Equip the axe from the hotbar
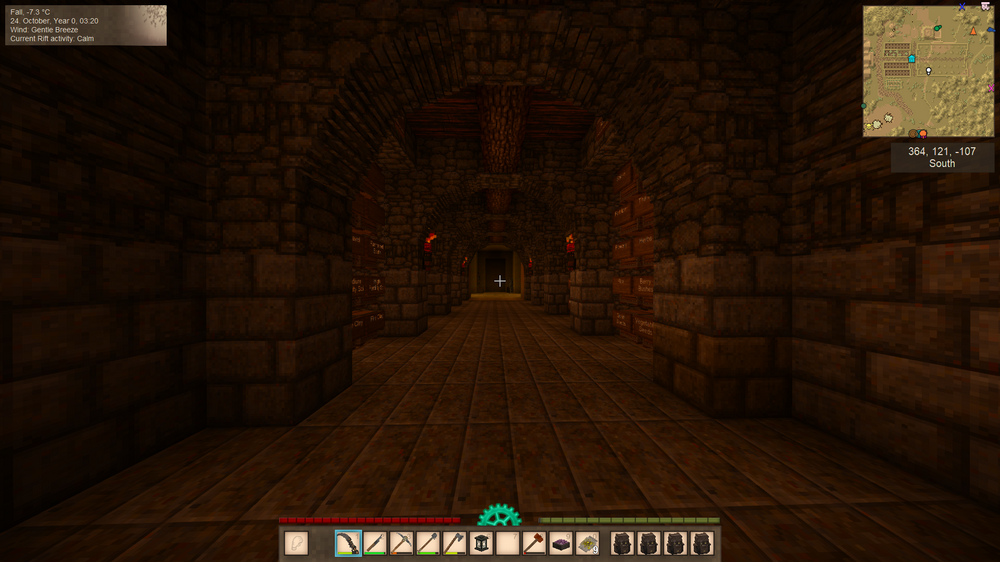Screen dimensions: 1000x562 pos(455,543)
